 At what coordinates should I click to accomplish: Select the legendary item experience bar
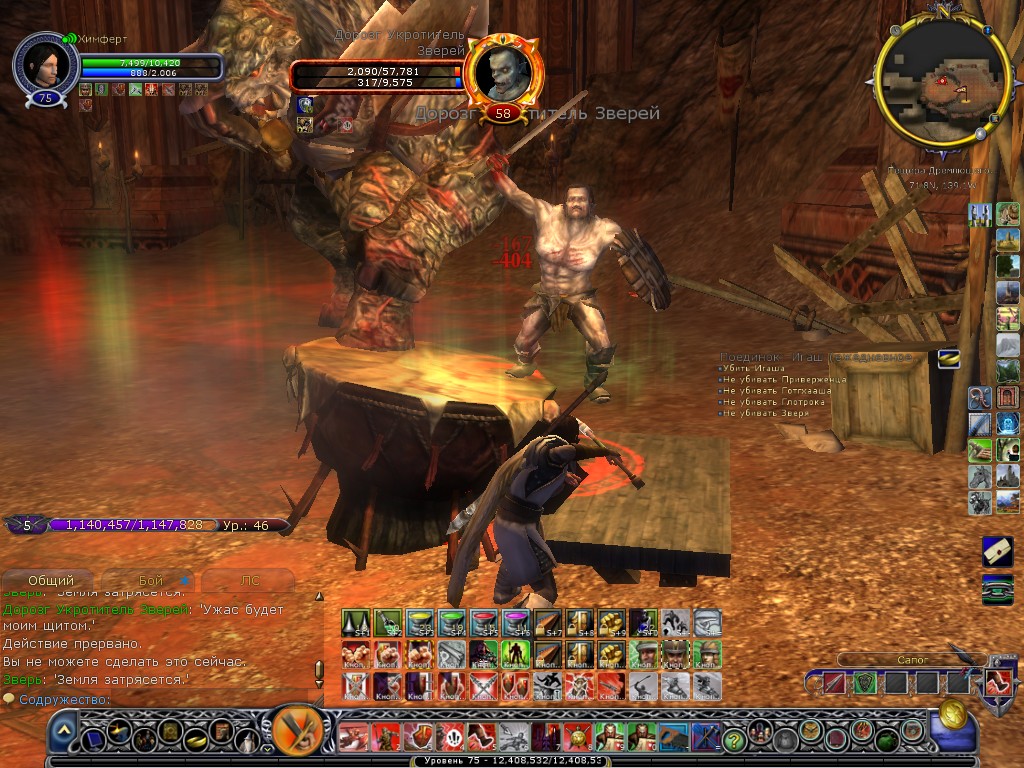tap(150, 524)
